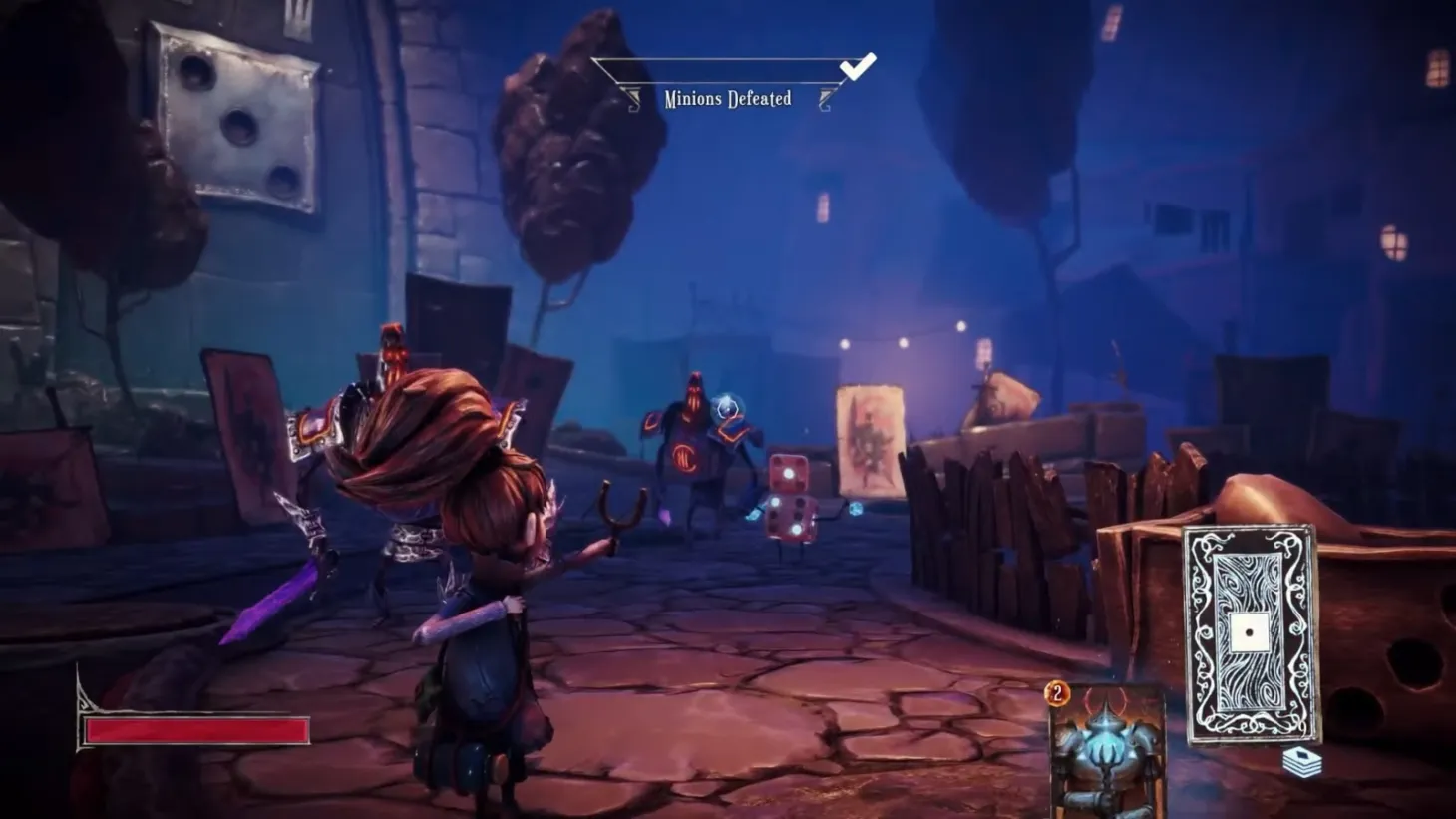Click Dicey the walking dice companion
This screenshot has height=819, width=1456.
793,504
